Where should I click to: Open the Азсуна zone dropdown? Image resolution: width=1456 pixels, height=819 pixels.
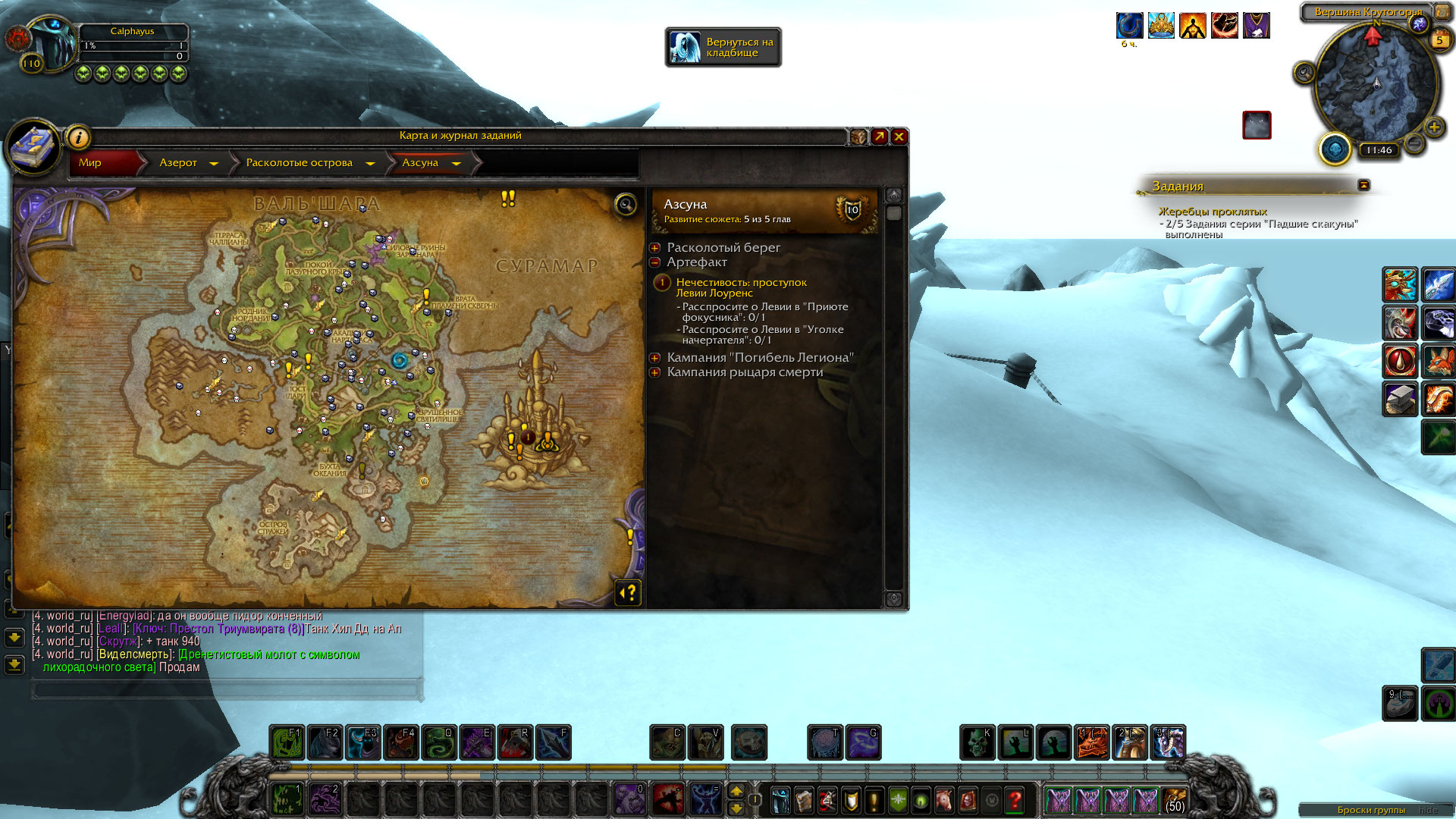457,163
